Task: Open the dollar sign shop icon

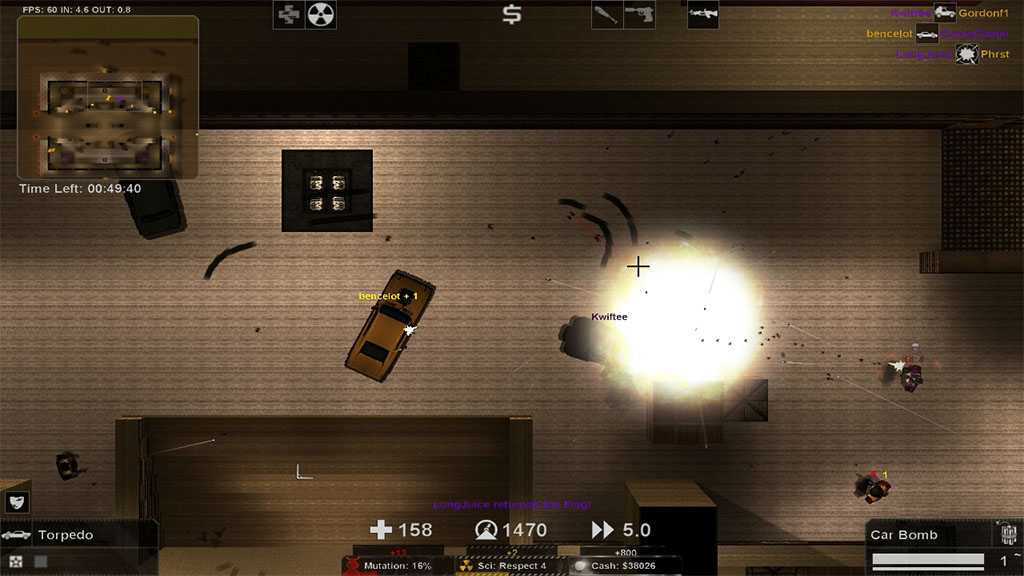Action: point(512,15)
